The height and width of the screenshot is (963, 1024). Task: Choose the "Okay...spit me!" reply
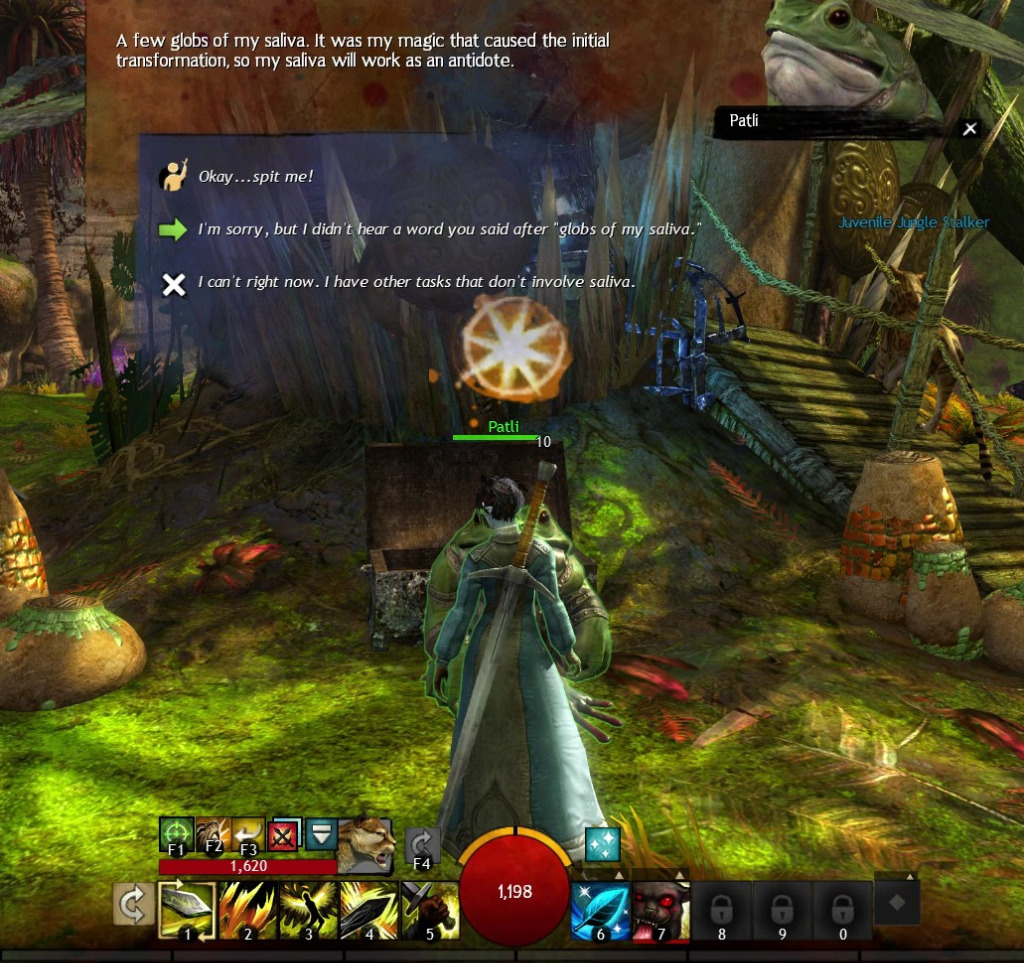coord(256,177)
